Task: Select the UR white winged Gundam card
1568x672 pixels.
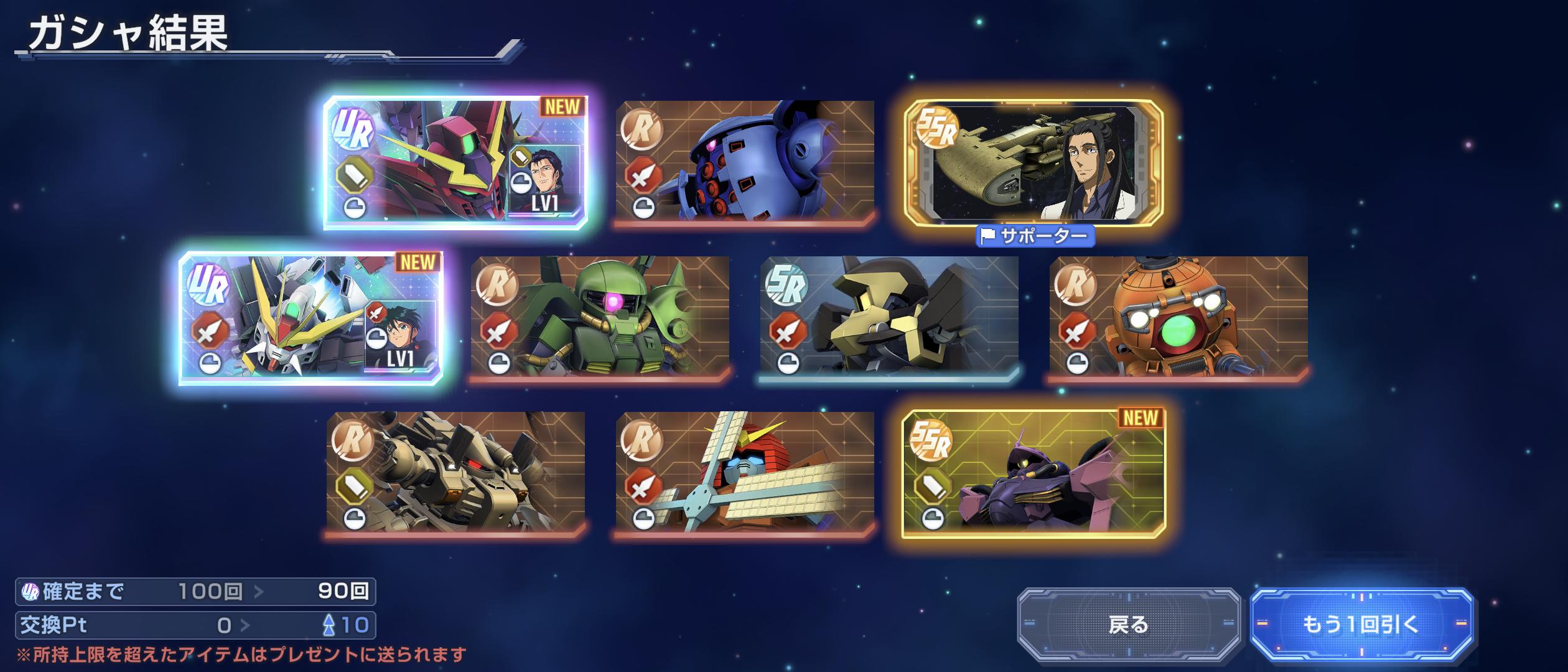Action: point(310,318)
